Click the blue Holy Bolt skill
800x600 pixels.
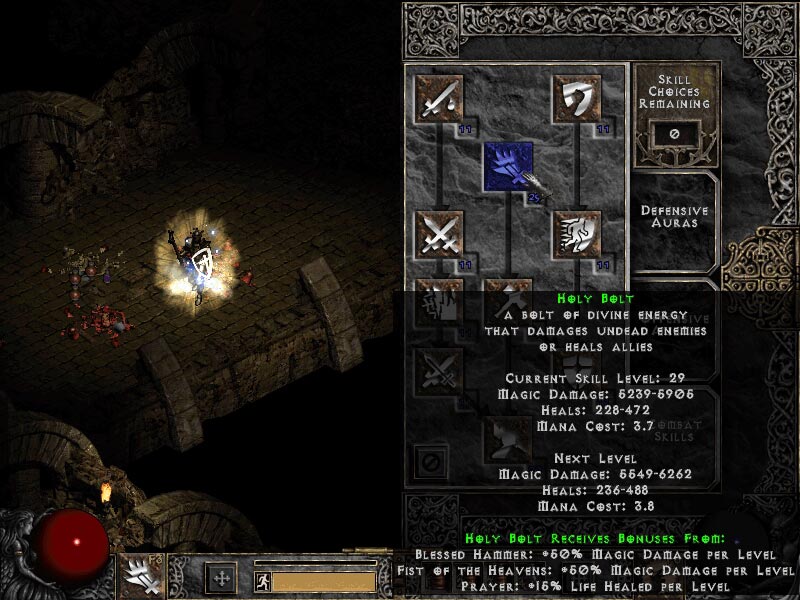point(508,166)
